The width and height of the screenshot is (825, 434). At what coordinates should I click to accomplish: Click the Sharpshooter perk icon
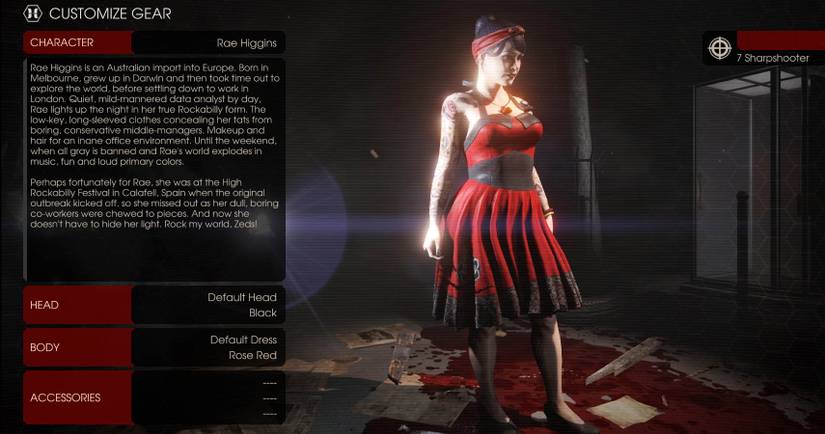[x=718, y=48]
